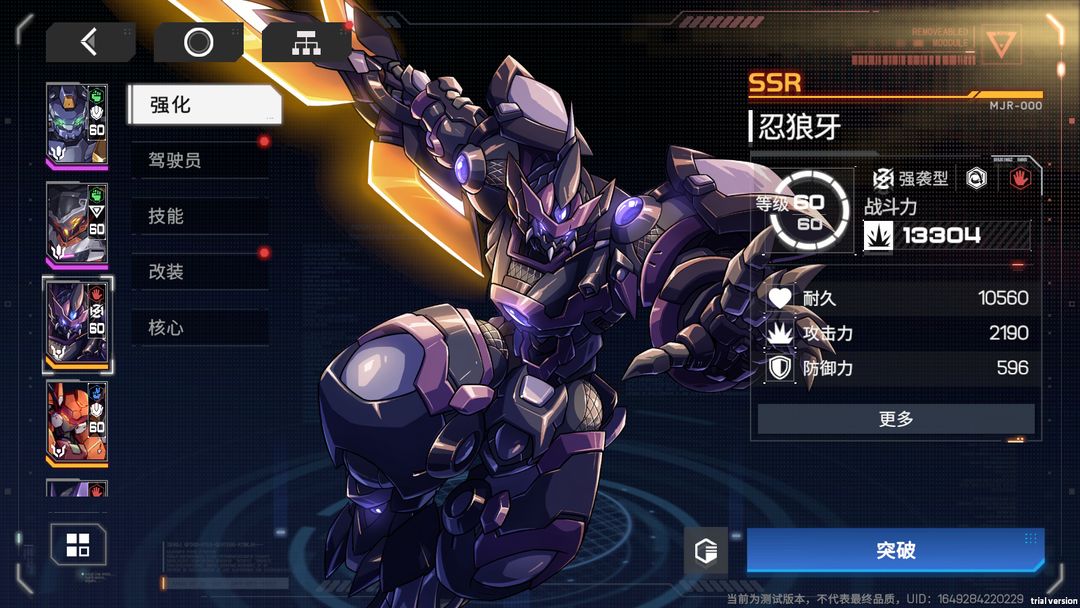
Task: Select the purple 忍狼牙 mech thumbnail
Action: (77, 324)
